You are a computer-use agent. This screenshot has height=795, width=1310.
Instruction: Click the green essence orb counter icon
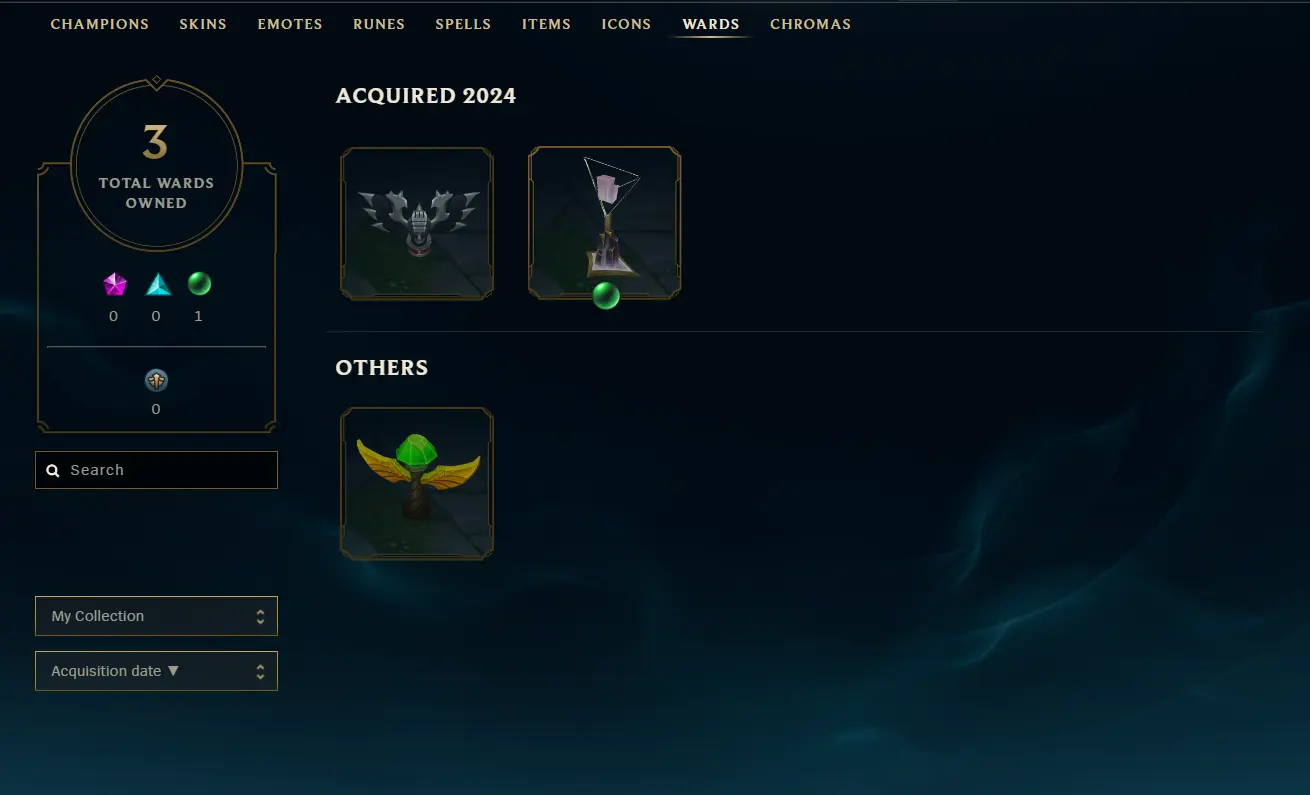(x=198, y=284)
